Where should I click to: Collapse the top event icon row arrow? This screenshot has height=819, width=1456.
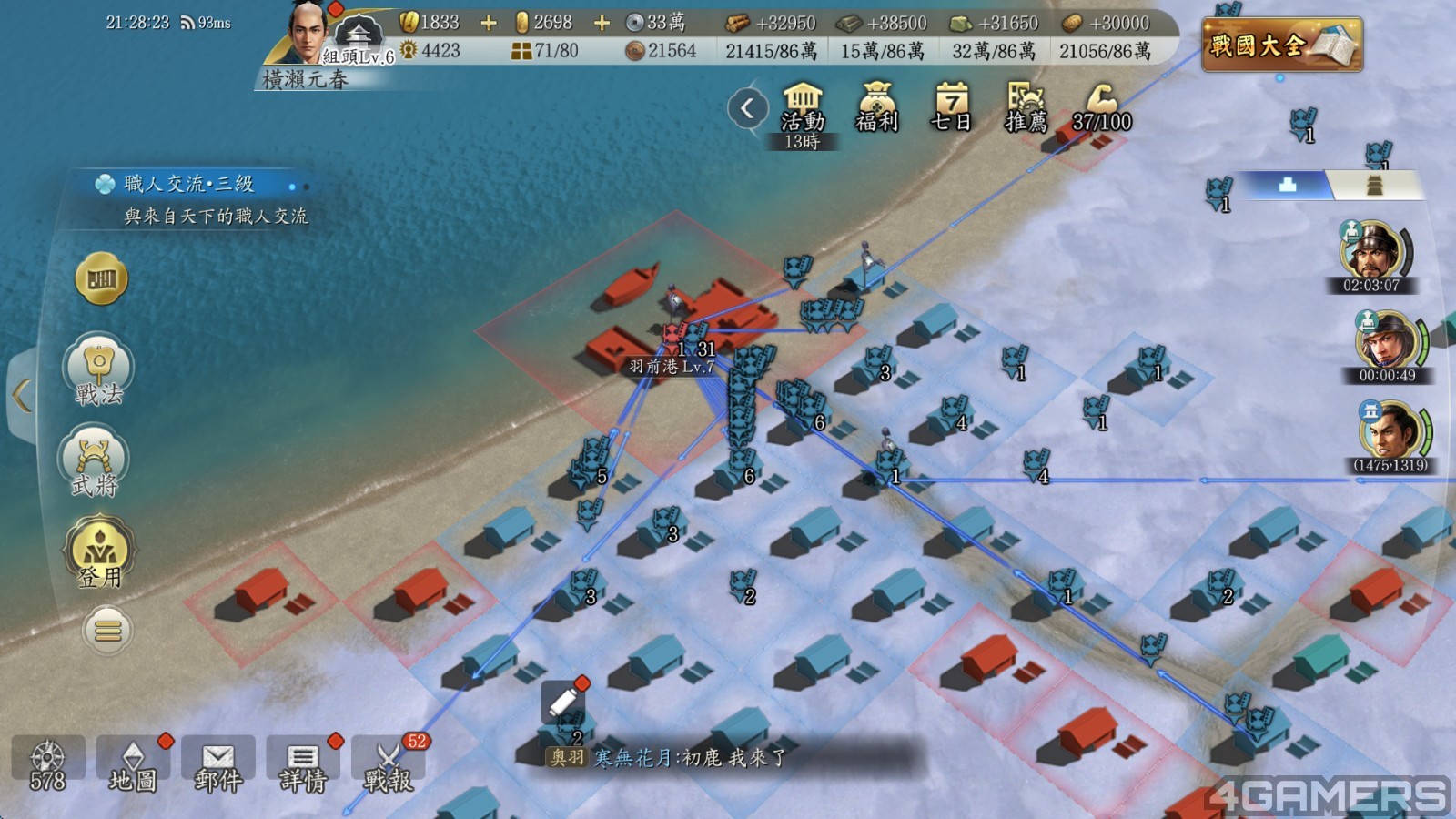coord(747,109)
